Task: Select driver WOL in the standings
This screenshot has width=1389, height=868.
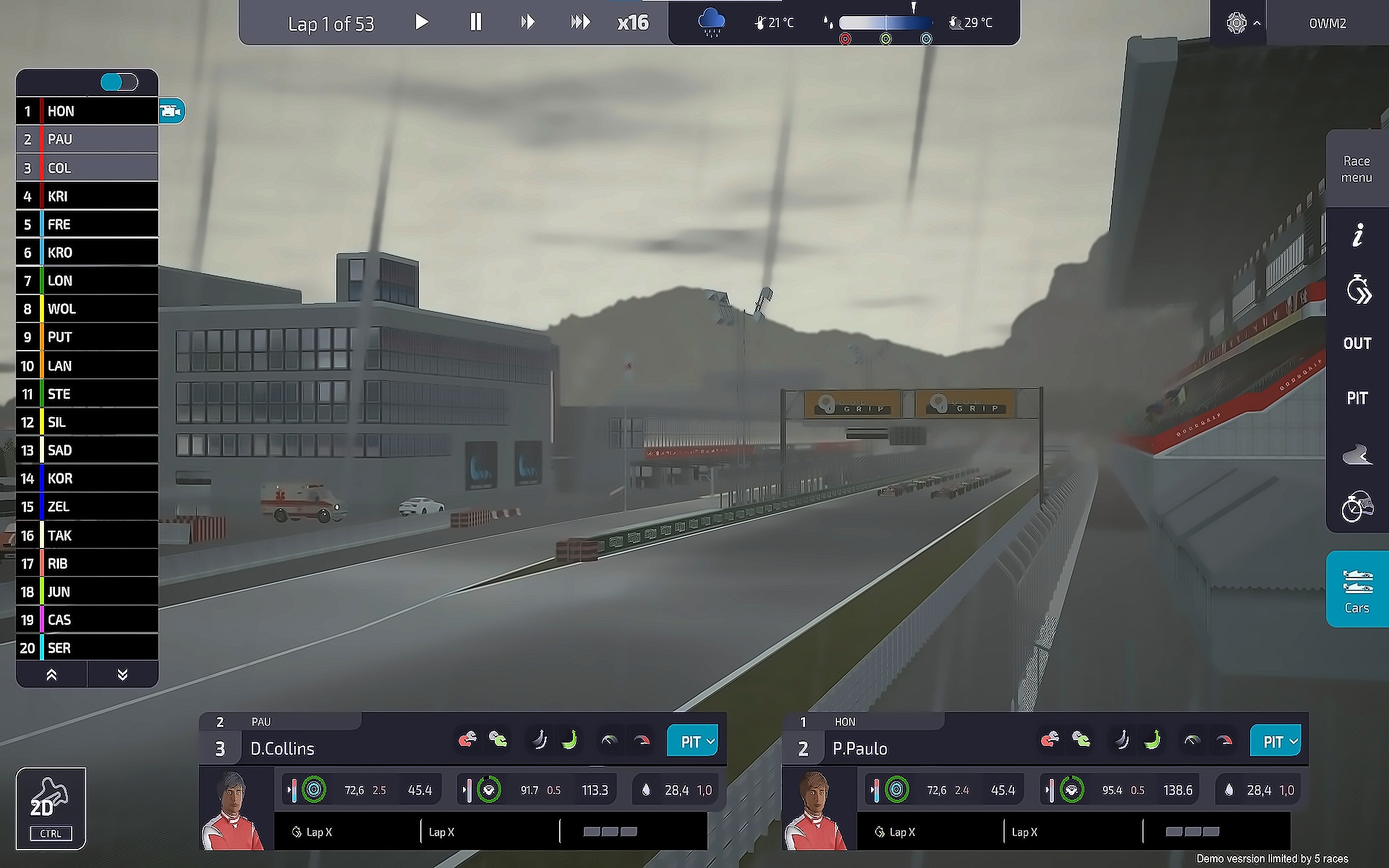Action: 87,309
